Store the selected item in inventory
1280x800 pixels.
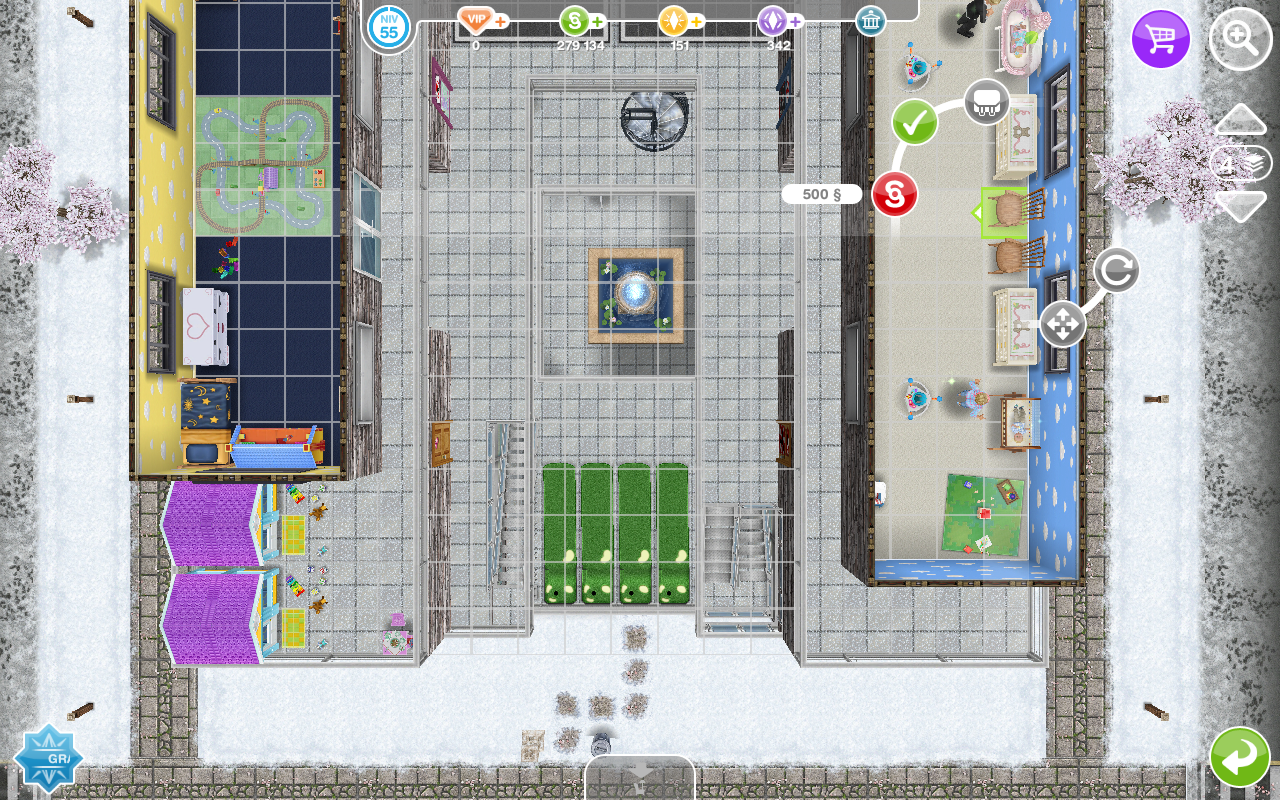(986, 101)
